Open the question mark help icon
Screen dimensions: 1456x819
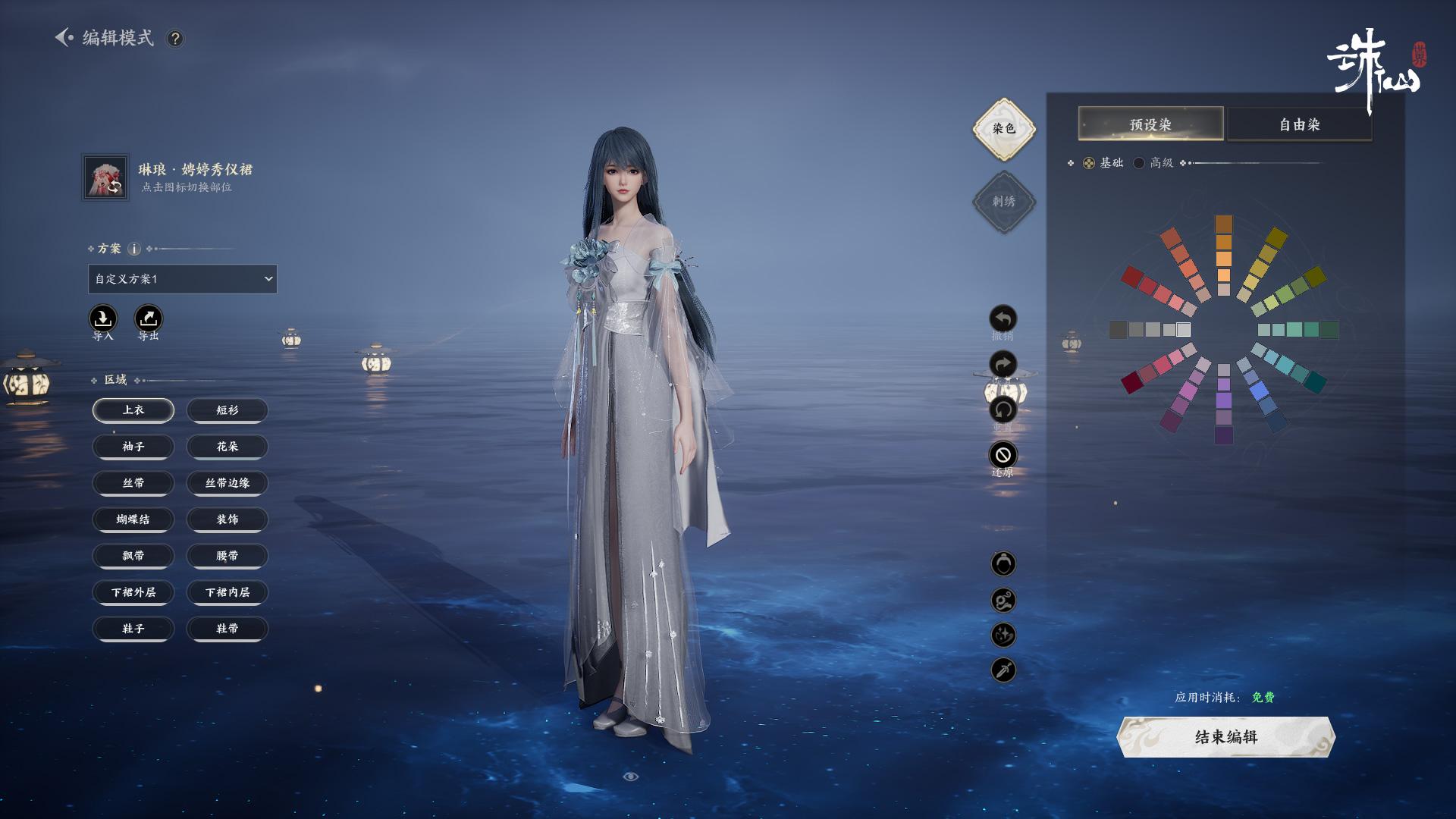pyautogui.click(x=175, y=39)
